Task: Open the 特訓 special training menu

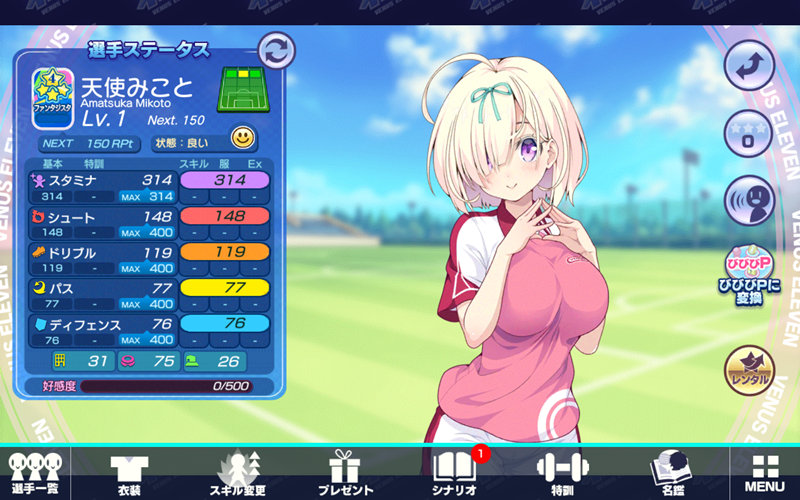Action: (561, 472)
